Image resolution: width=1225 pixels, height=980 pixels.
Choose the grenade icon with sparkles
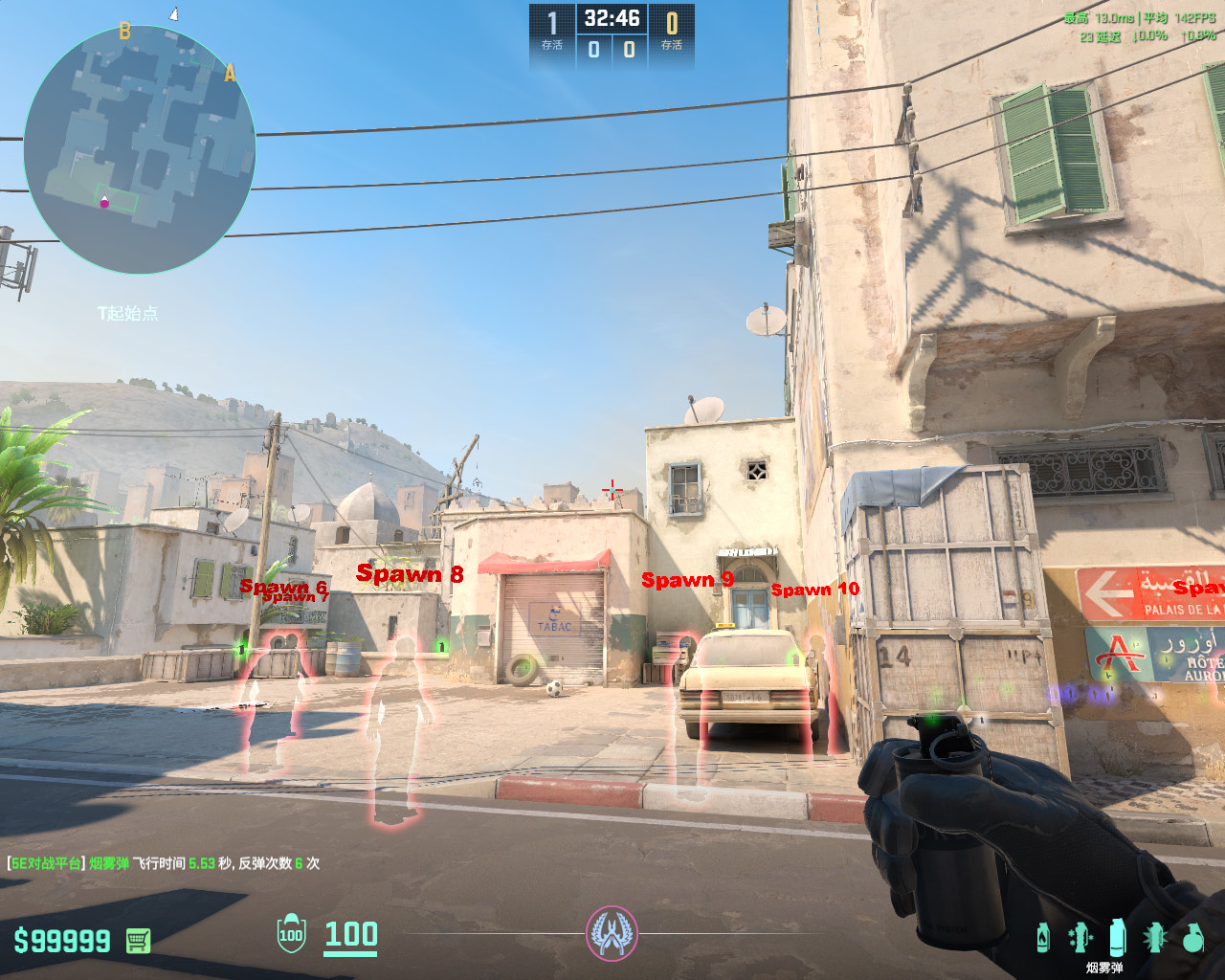1080,937
